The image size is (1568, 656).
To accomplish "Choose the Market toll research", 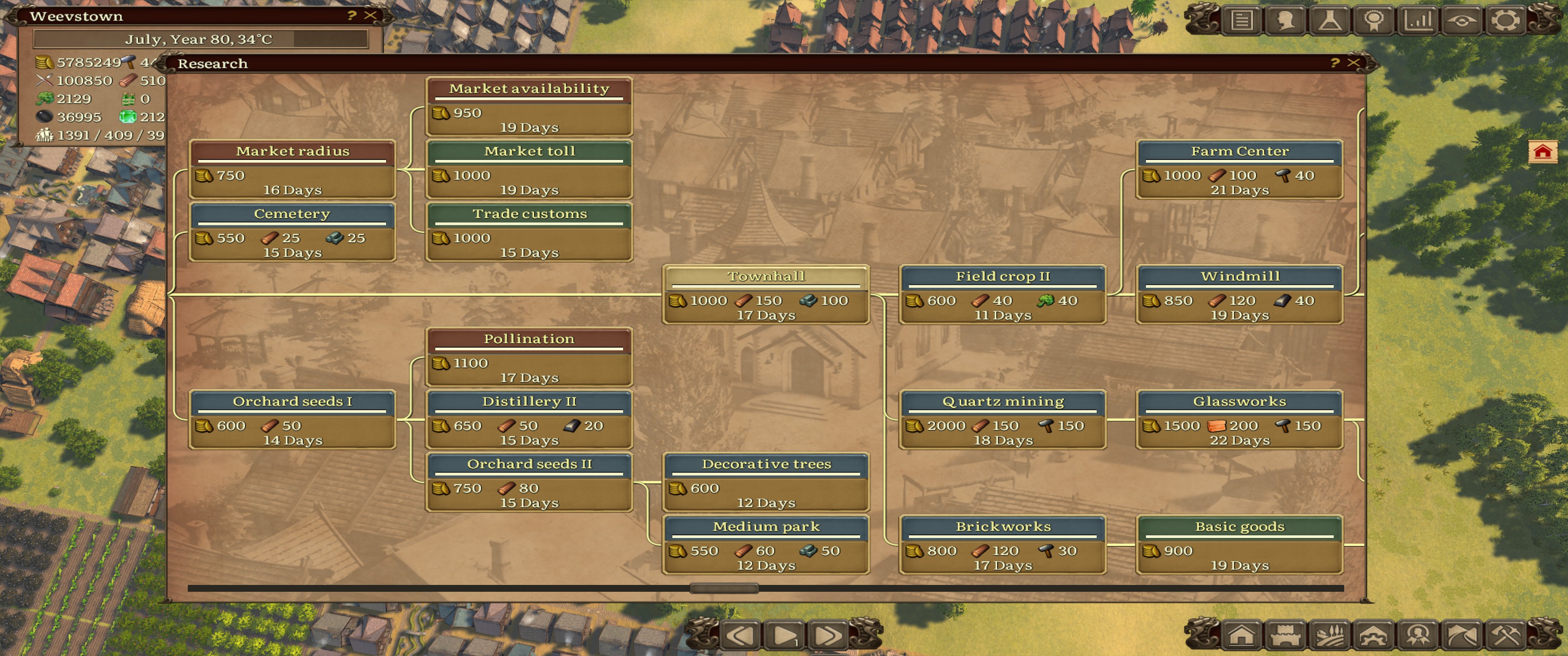I will 529,169.
